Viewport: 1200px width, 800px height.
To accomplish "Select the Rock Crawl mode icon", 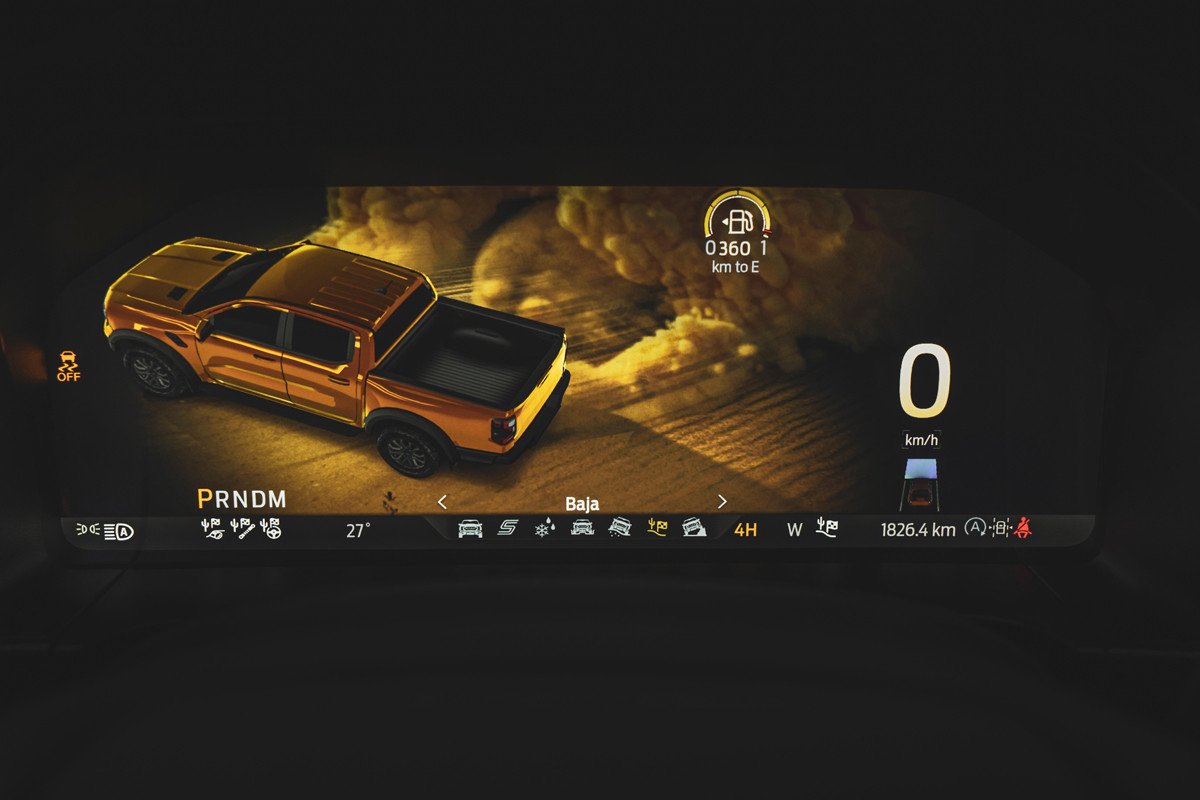I will 694,528.
